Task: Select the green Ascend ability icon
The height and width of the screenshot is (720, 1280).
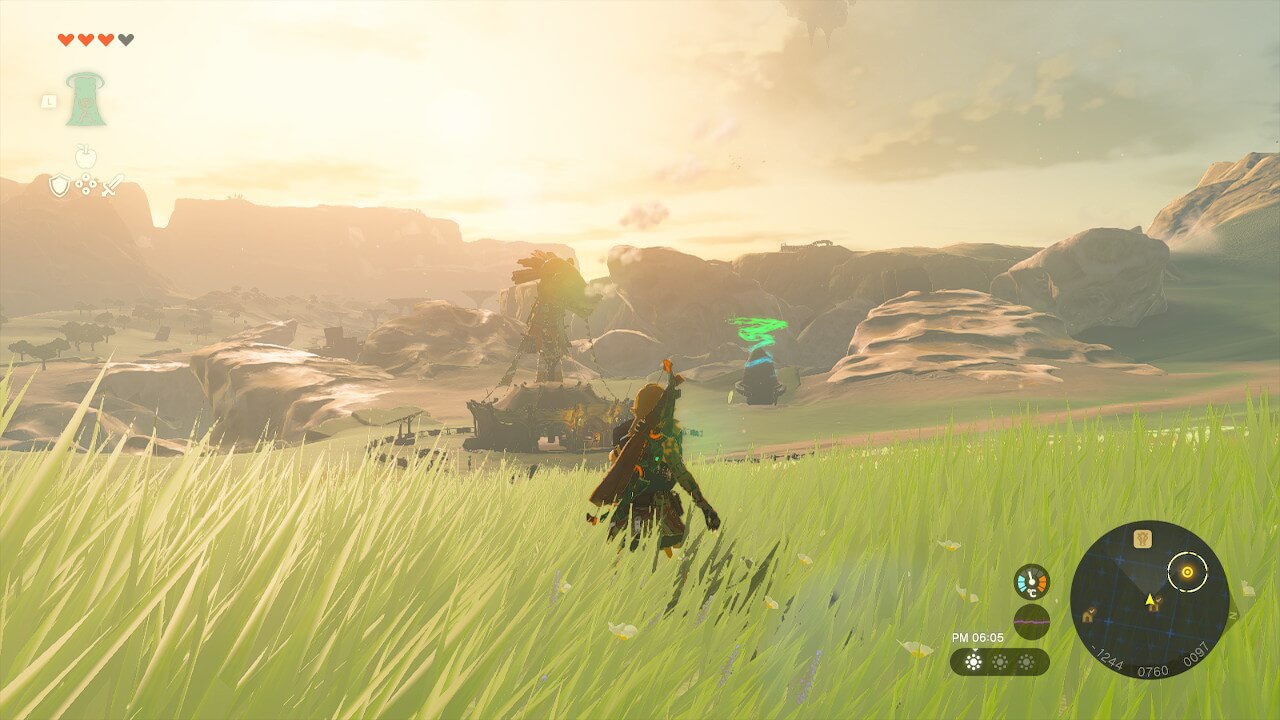Action: (x=86, y=99)
